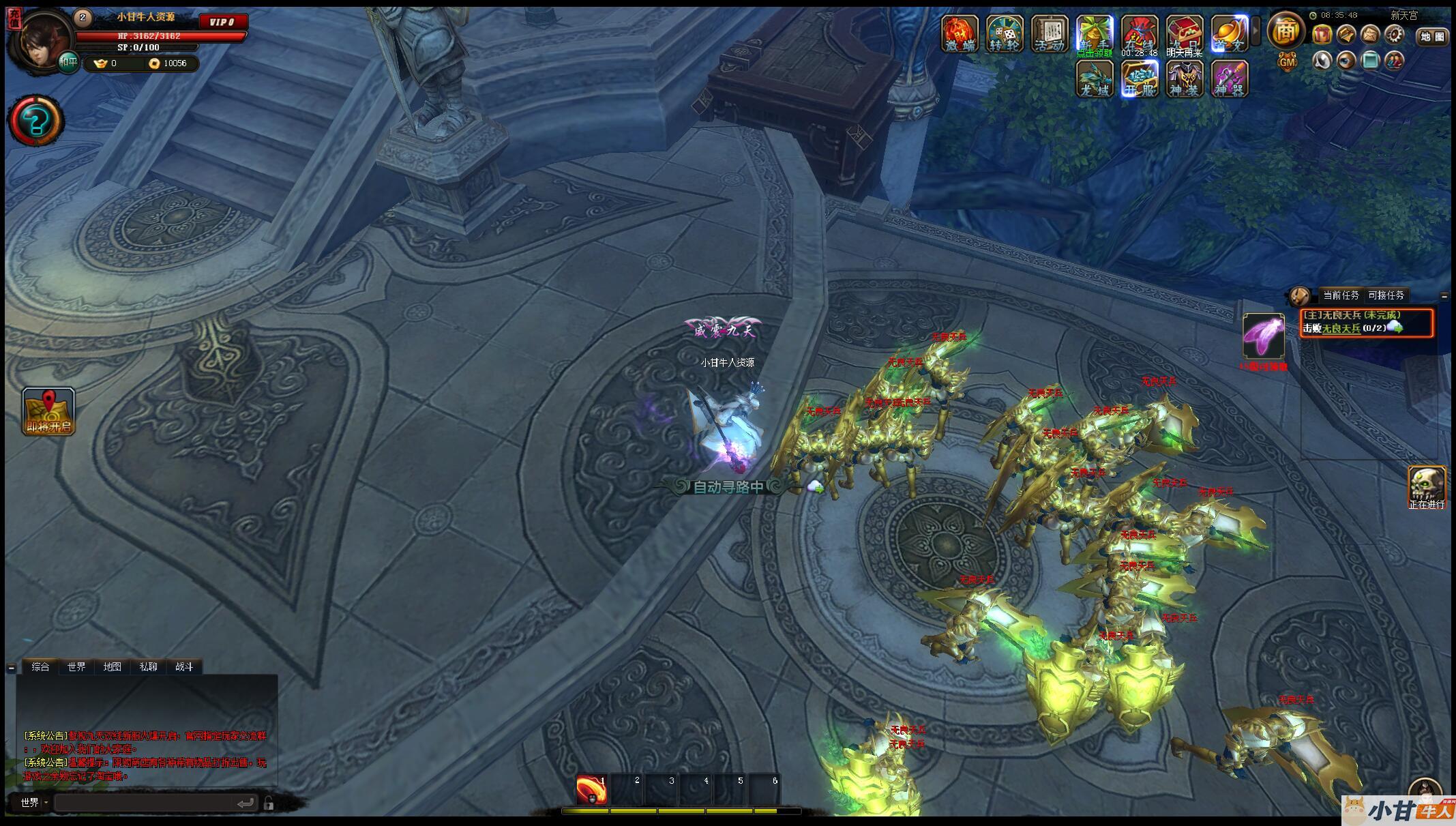This screenshot has width=1456, height=826.
Task: Open the 龙域 dragon realm icon
Action: point(1095,78)
